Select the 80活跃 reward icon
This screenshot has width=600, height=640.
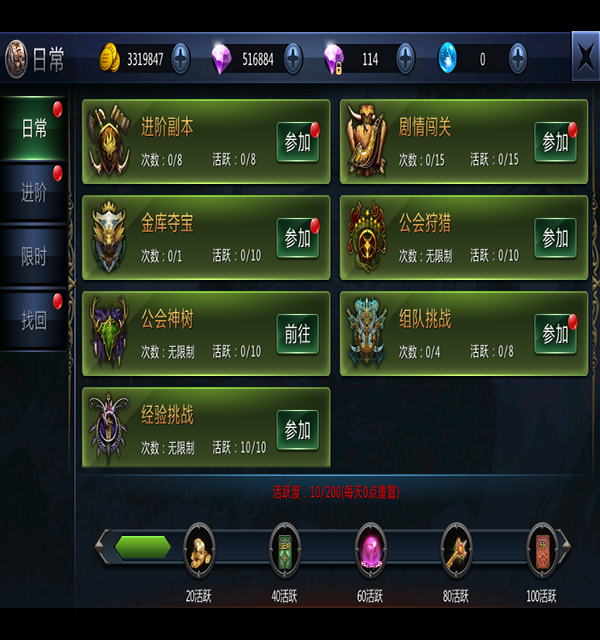coord(456,548)
